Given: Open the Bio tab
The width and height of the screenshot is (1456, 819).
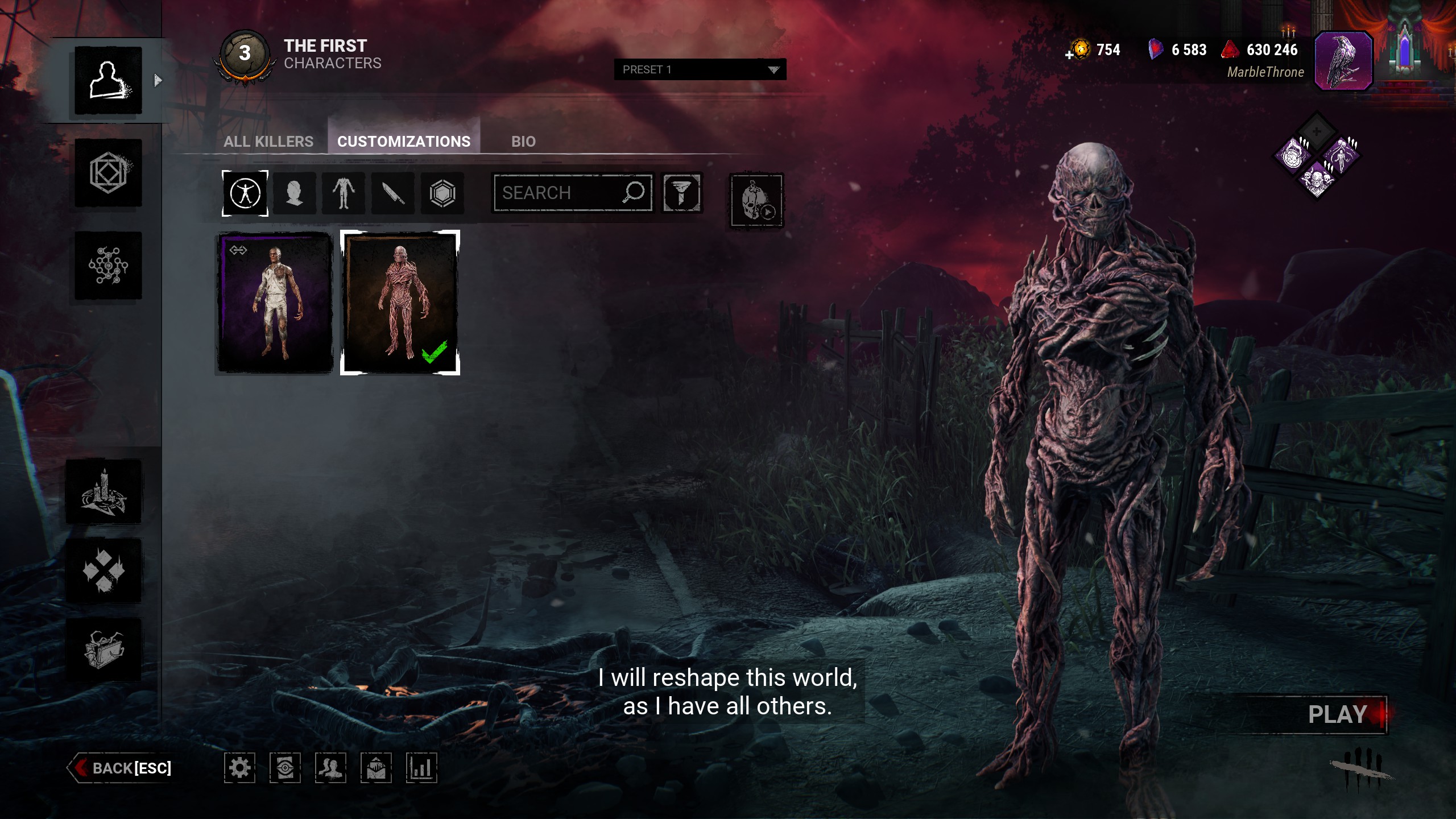Looking at the screenshot, I should [523, 141].
